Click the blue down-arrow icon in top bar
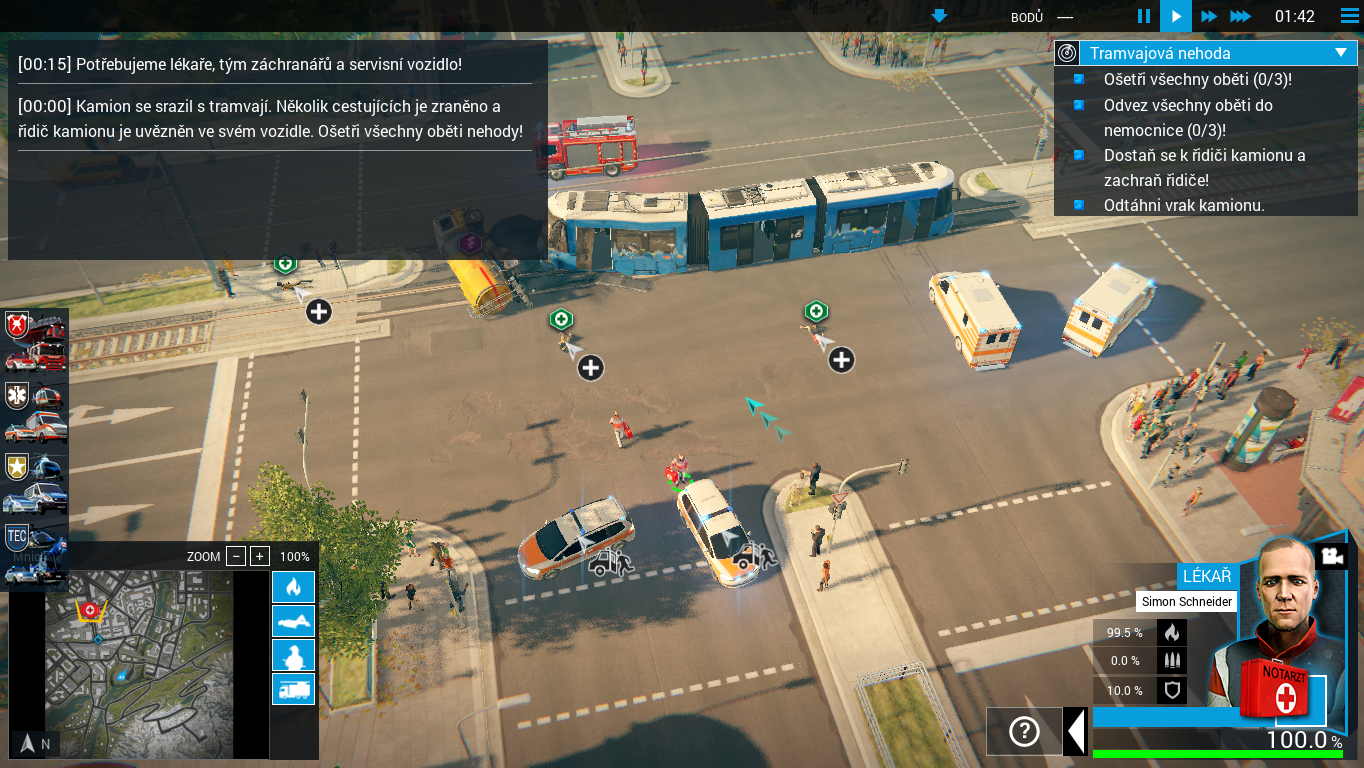1364x768 pixels. click(939, 16)
